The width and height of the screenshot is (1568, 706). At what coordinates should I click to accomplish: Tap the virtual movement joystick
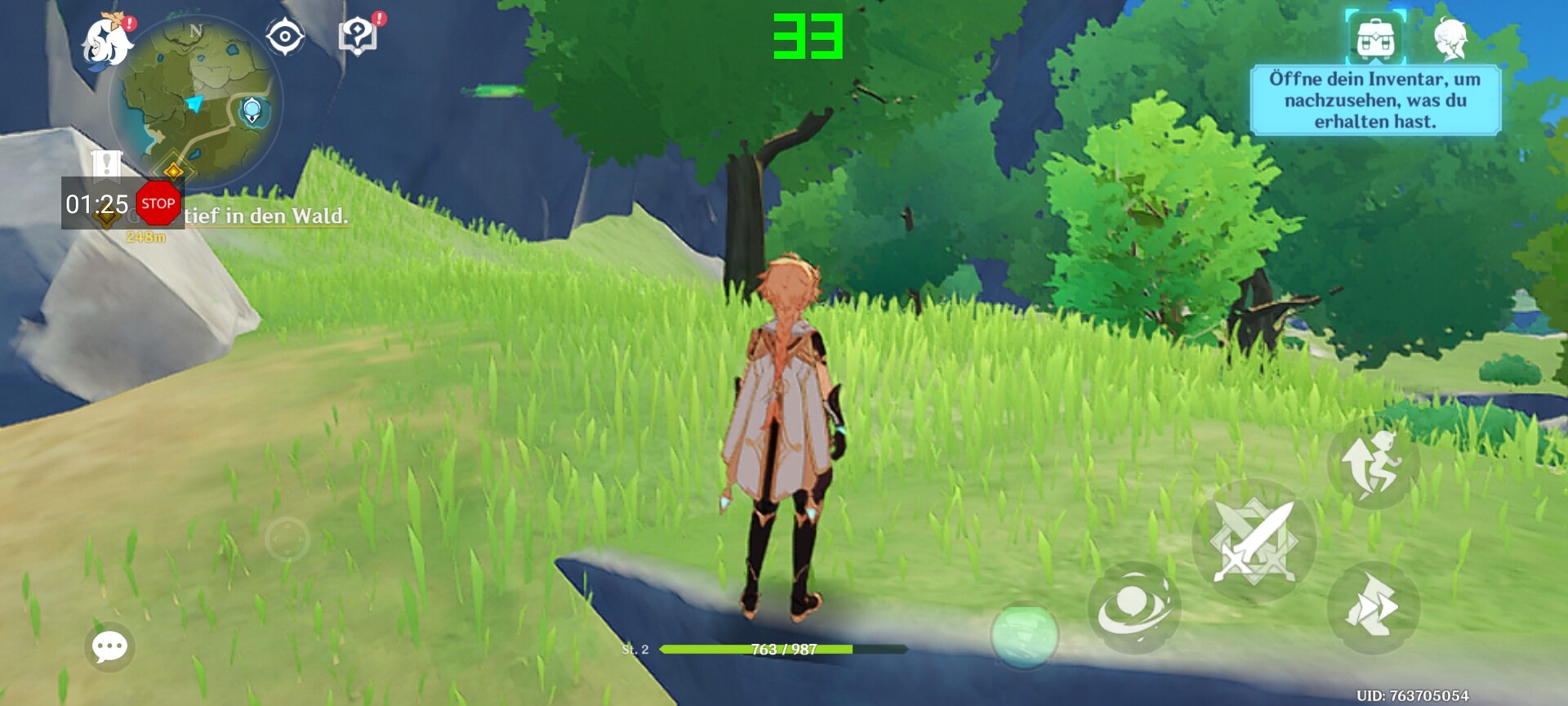coord(287,538)
